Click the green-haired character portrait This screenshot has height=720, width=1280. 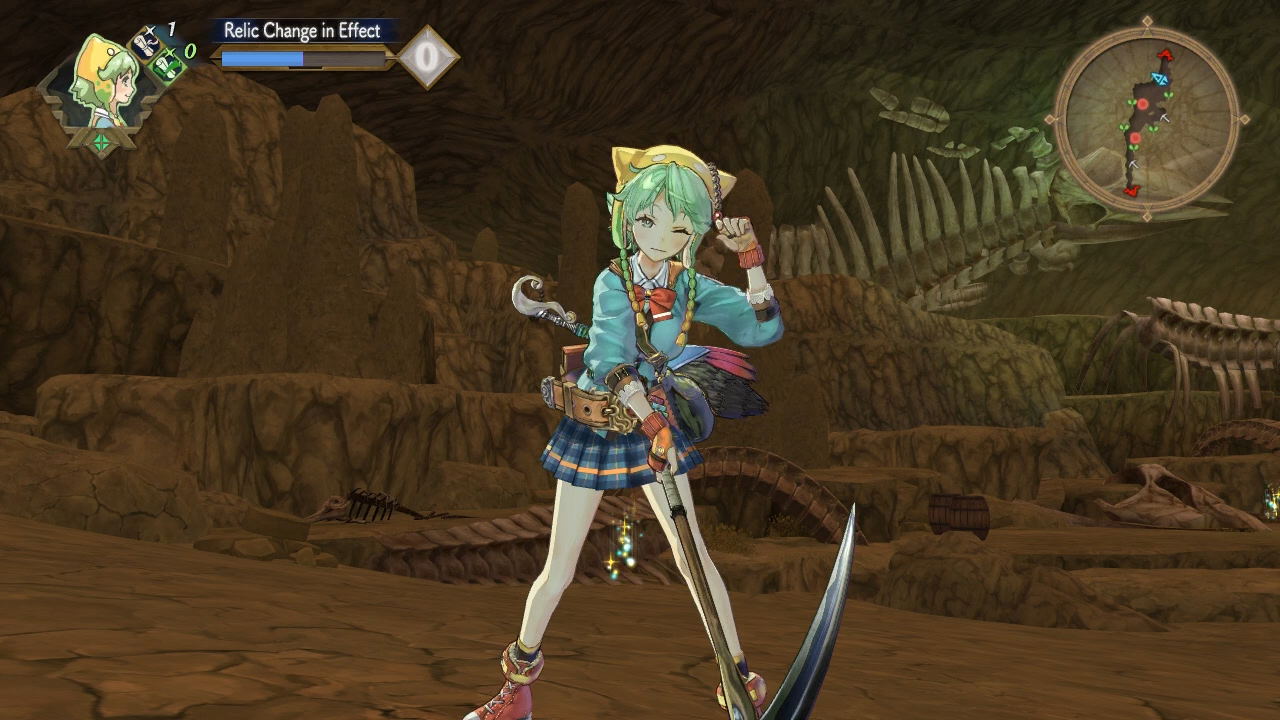(101, 86)
